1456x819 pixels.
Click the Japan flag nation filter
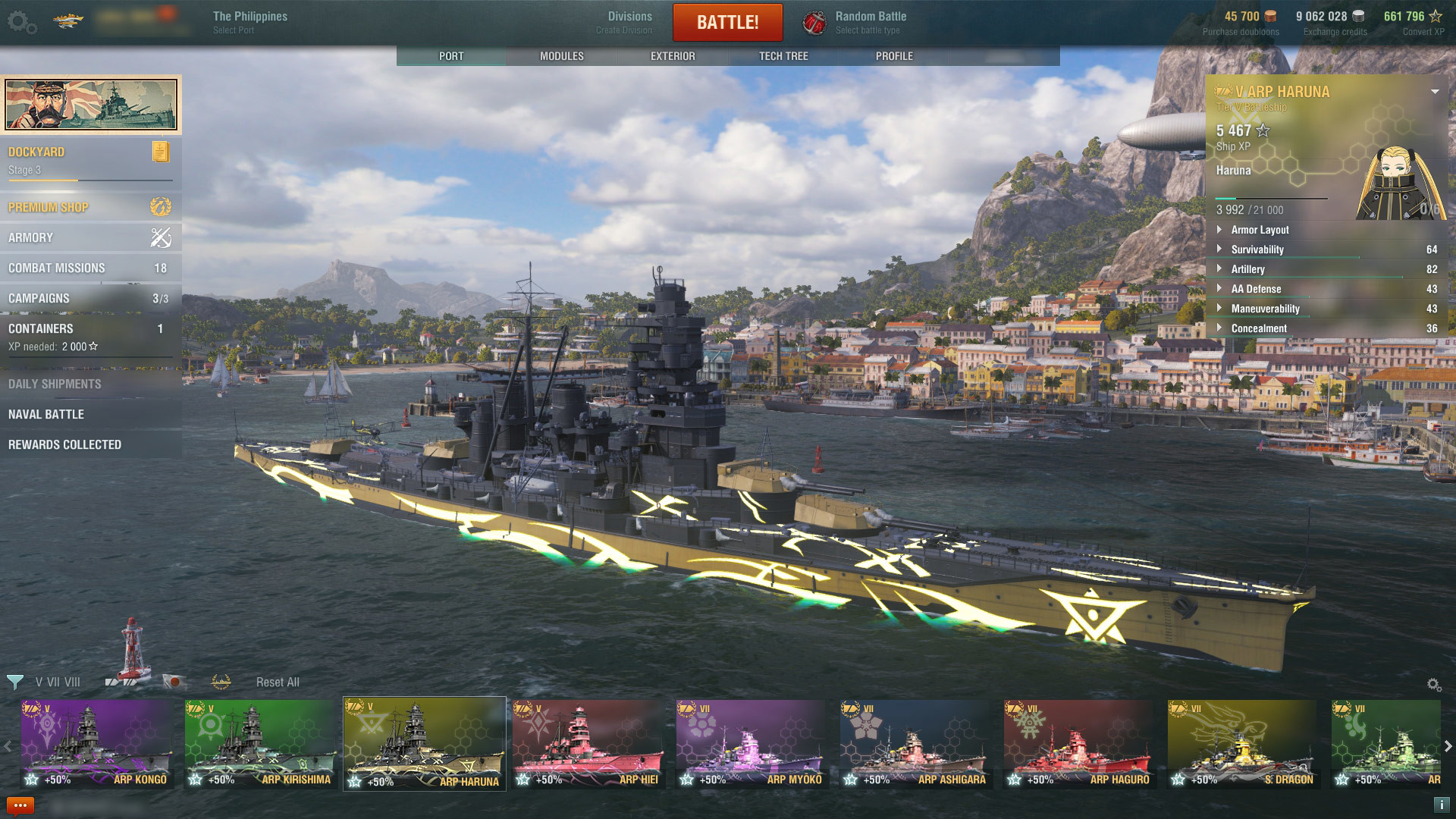pyautogui.click(x=175, y=682)
